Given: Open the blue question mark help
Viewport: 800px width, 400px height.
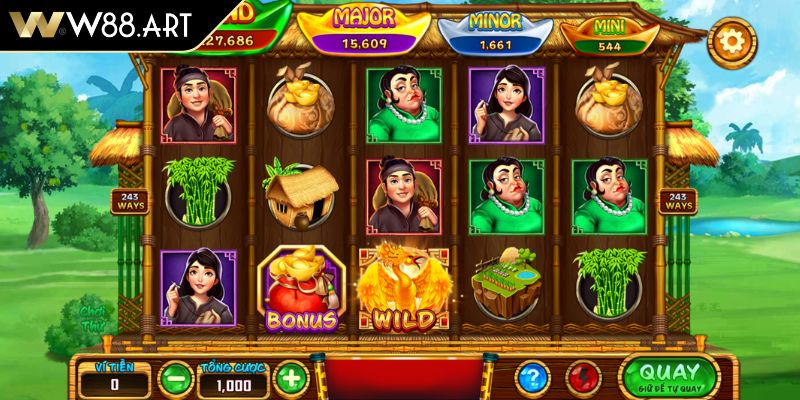Looking at the screenshot, I should tap(533, 378).
